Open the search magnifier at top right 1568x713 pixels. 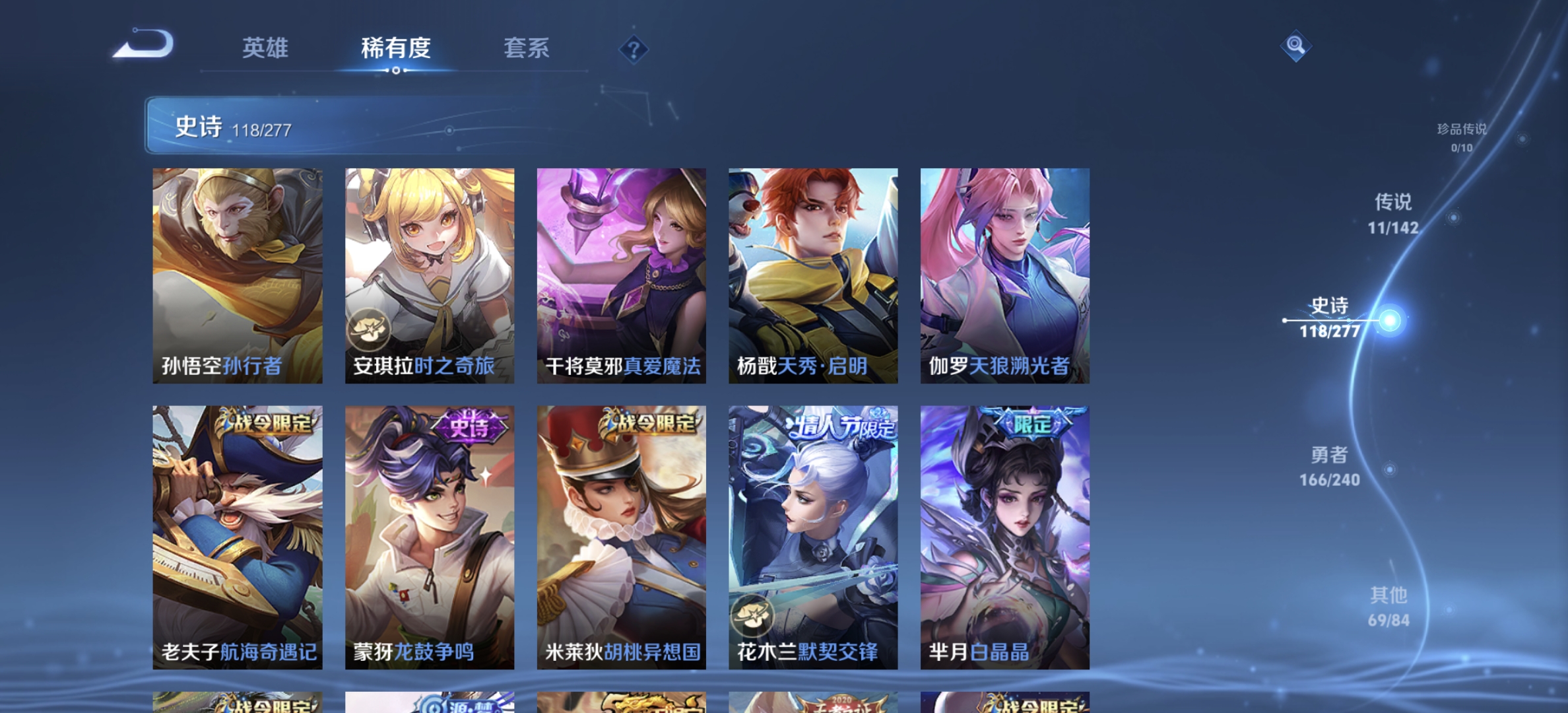1295,45
